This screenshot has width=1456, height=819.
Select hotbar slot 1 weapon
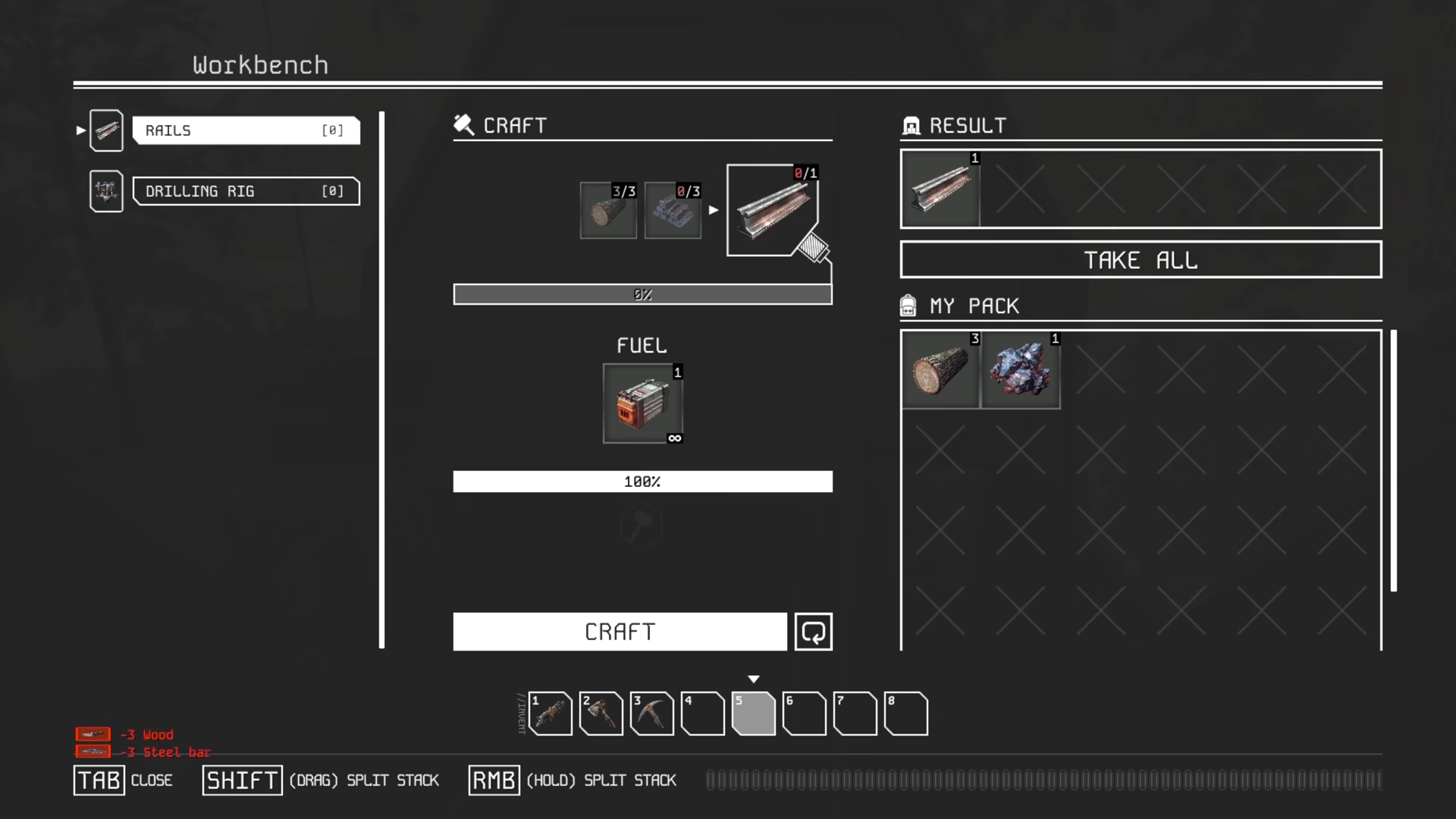click(551, 714)
